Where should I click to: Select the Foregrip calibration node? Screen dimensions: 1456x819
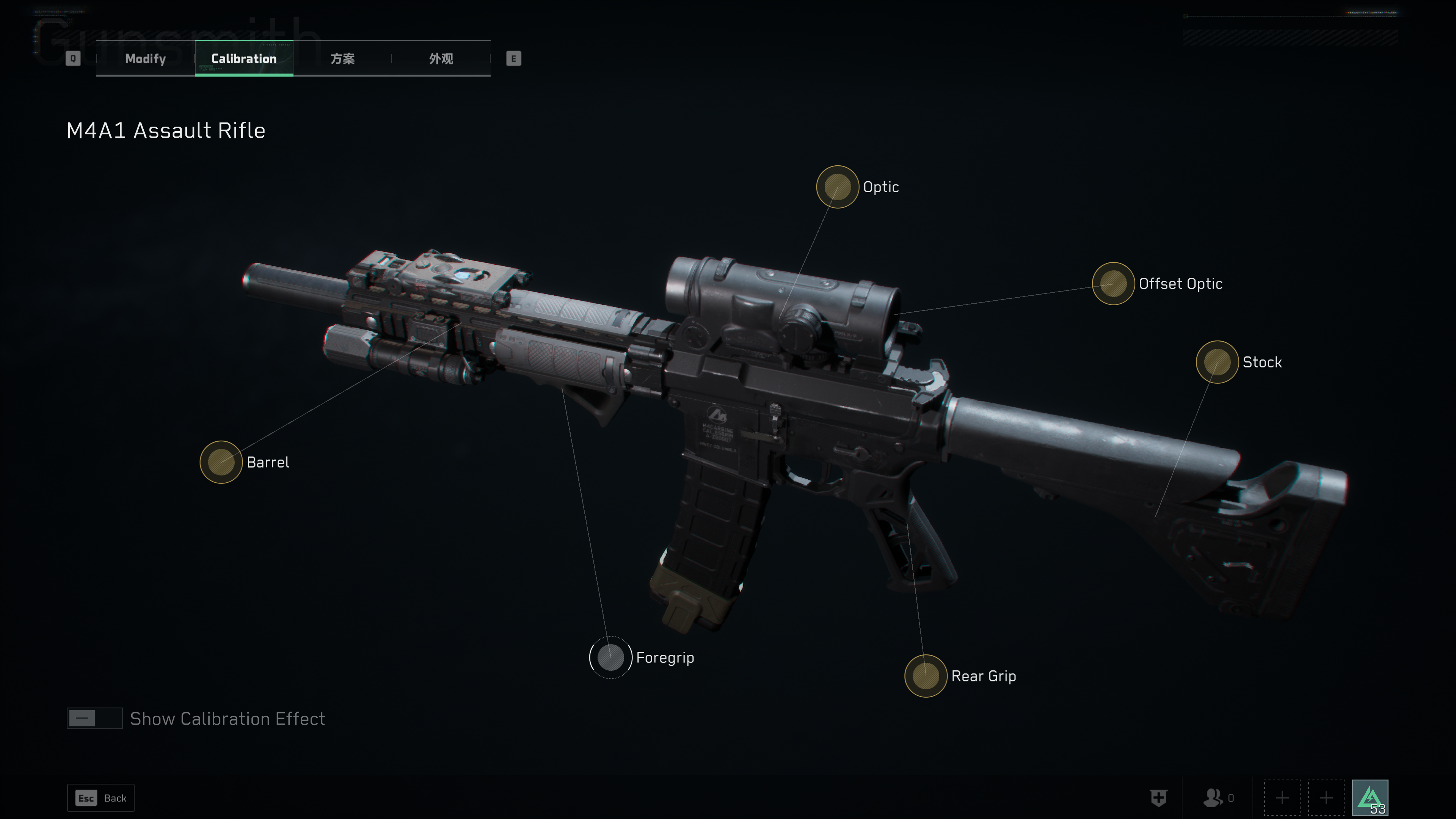pos(610,657)
